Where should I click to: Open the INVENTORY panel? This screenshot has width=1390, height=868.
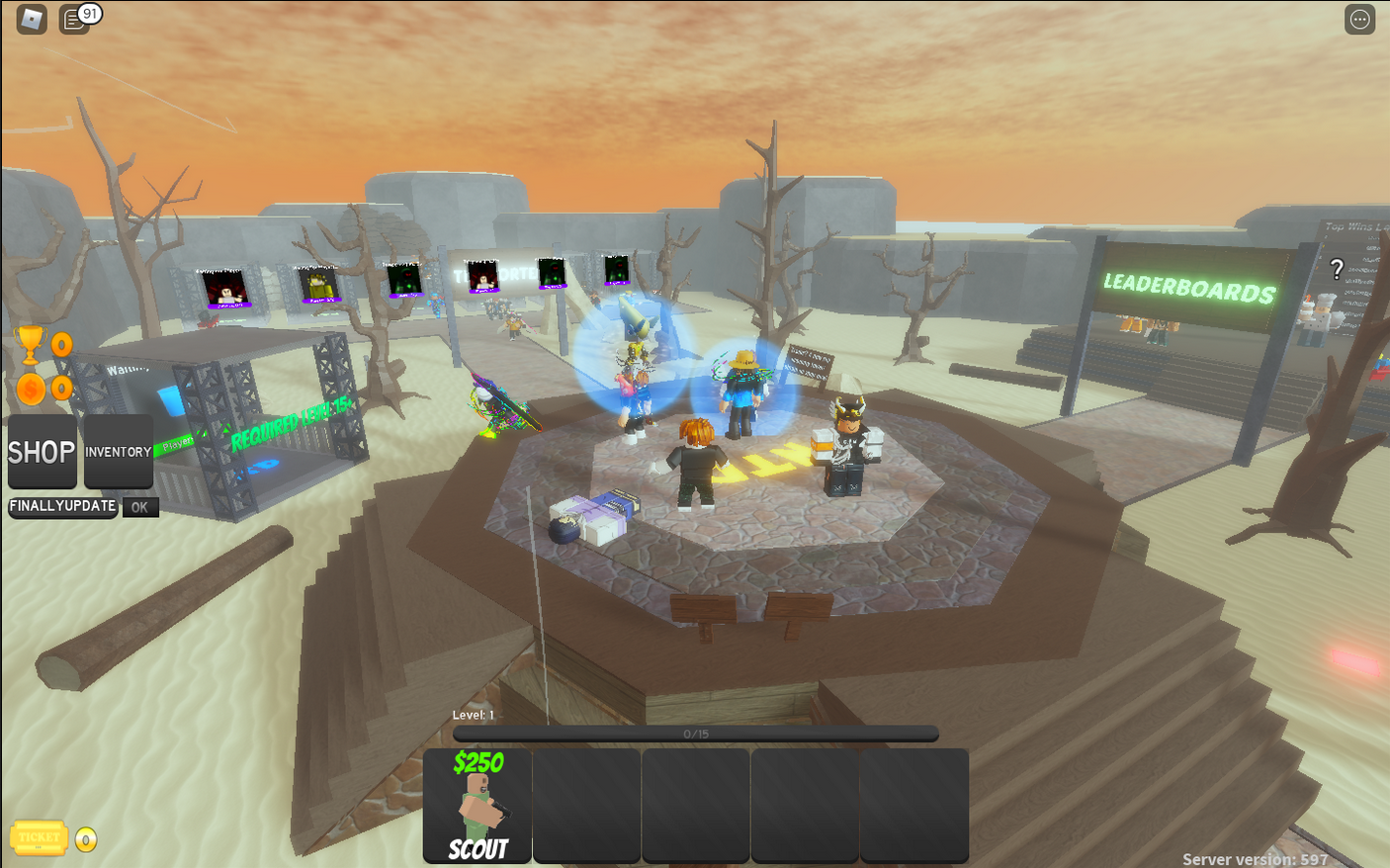[118, 452]
